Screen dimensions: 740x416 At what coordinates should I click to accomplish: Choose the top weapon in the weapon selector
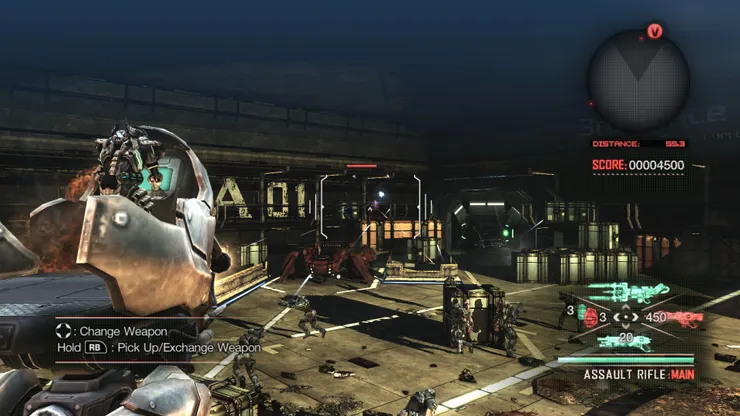coord(625,293)
